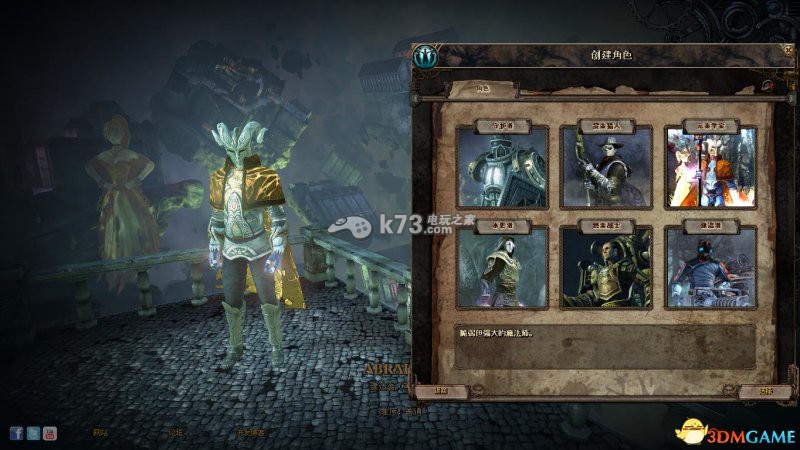The image size is (800, 450).
Task: Close the character creation window
Action: click(785, 51)
